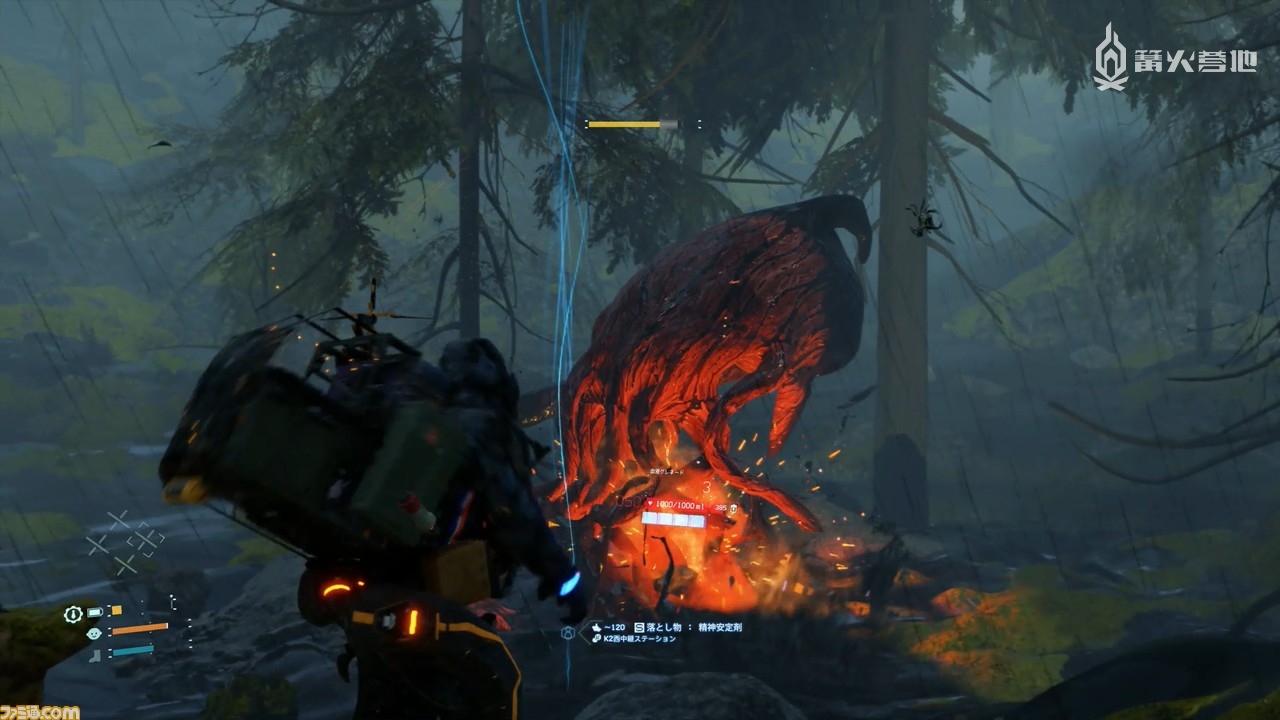Select the battery charge icon
1280x720 pixels.
95,612
